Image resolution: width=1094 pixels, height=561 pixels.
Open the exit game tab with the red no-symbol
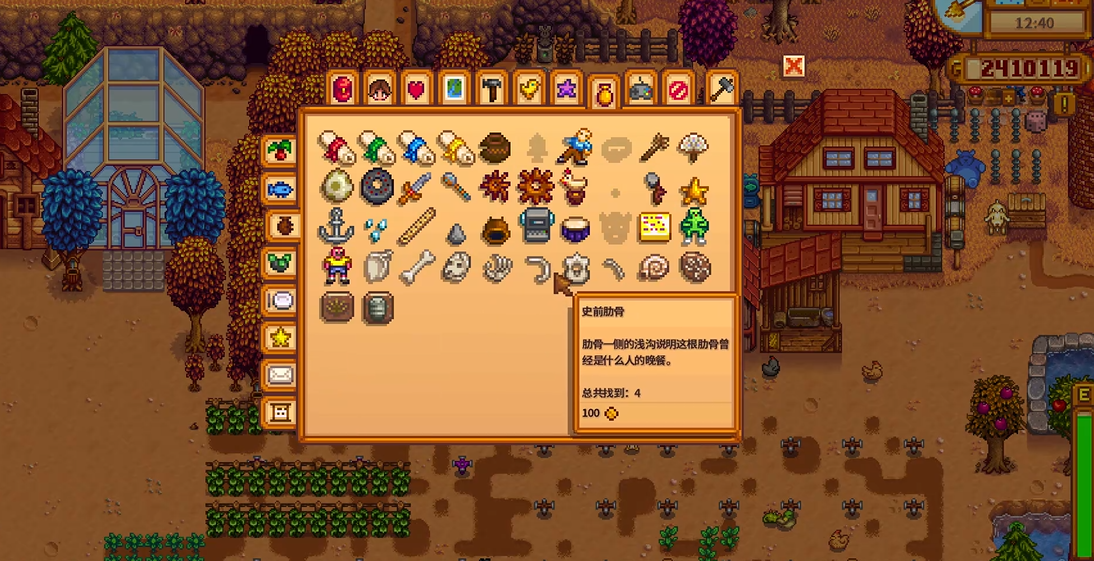click(678, 90)
